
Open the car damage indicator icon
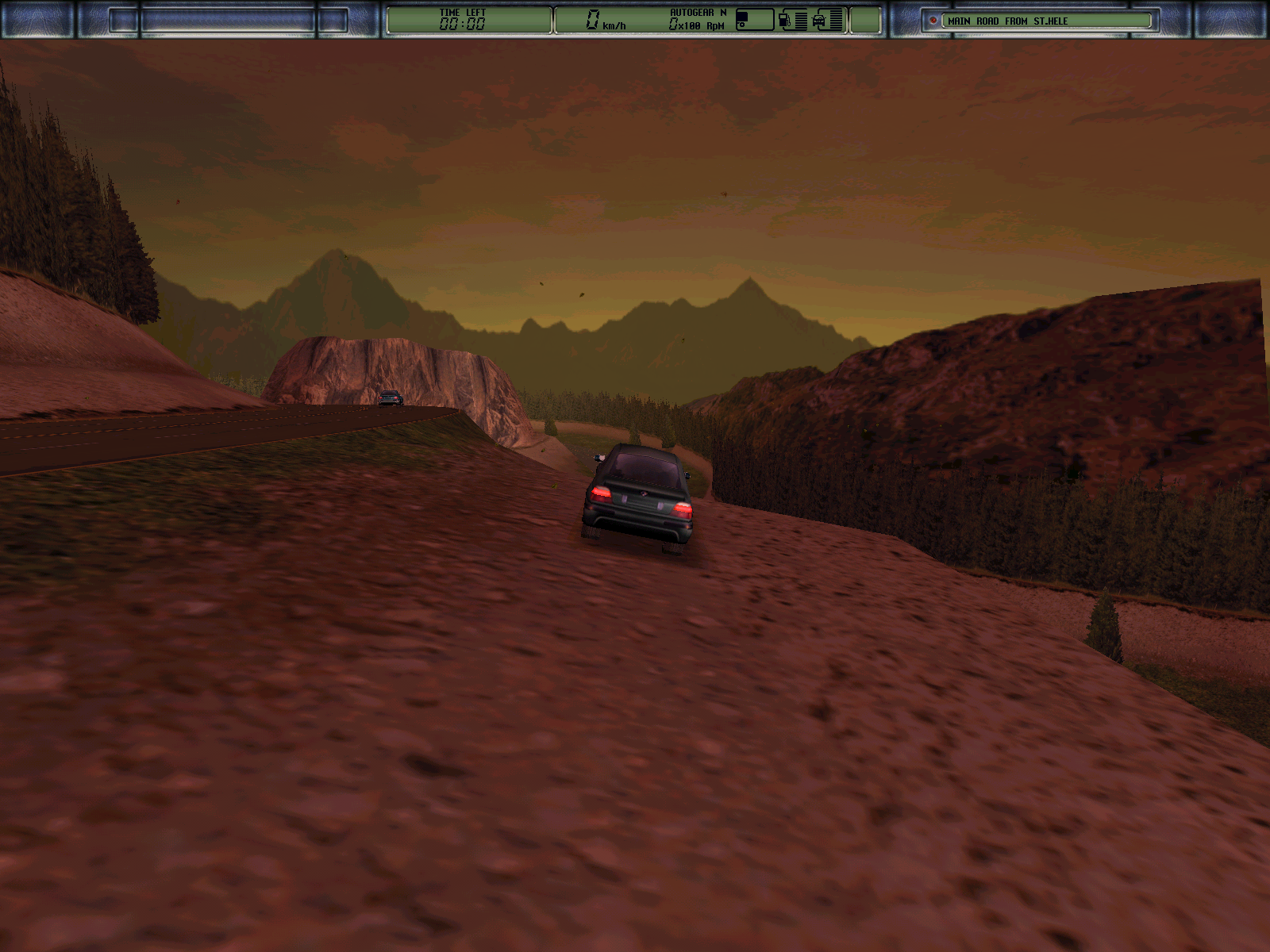819,21
